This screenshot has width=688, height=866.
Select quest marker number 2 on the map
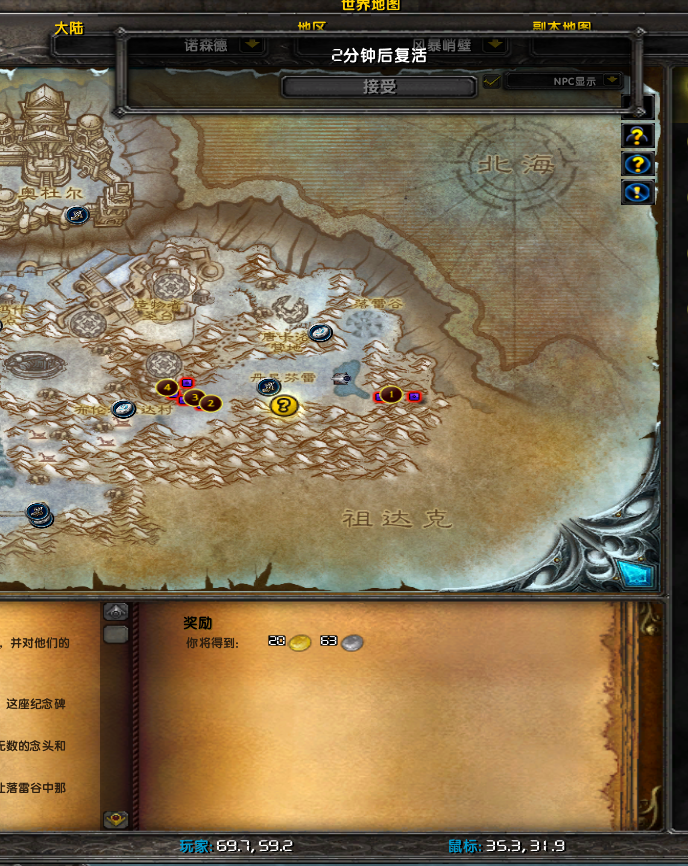tap(211, 403)
